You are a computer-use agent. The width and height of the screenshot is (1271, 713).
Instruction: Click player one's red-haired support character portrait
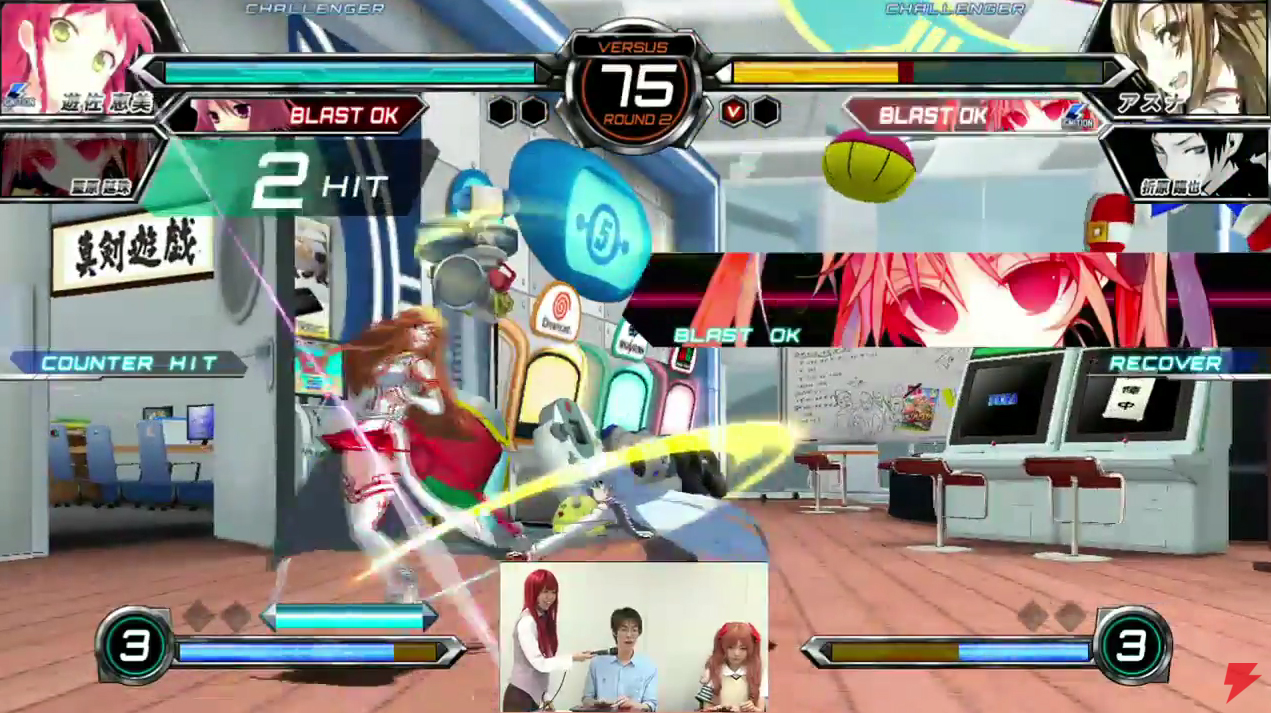[70, 165]
